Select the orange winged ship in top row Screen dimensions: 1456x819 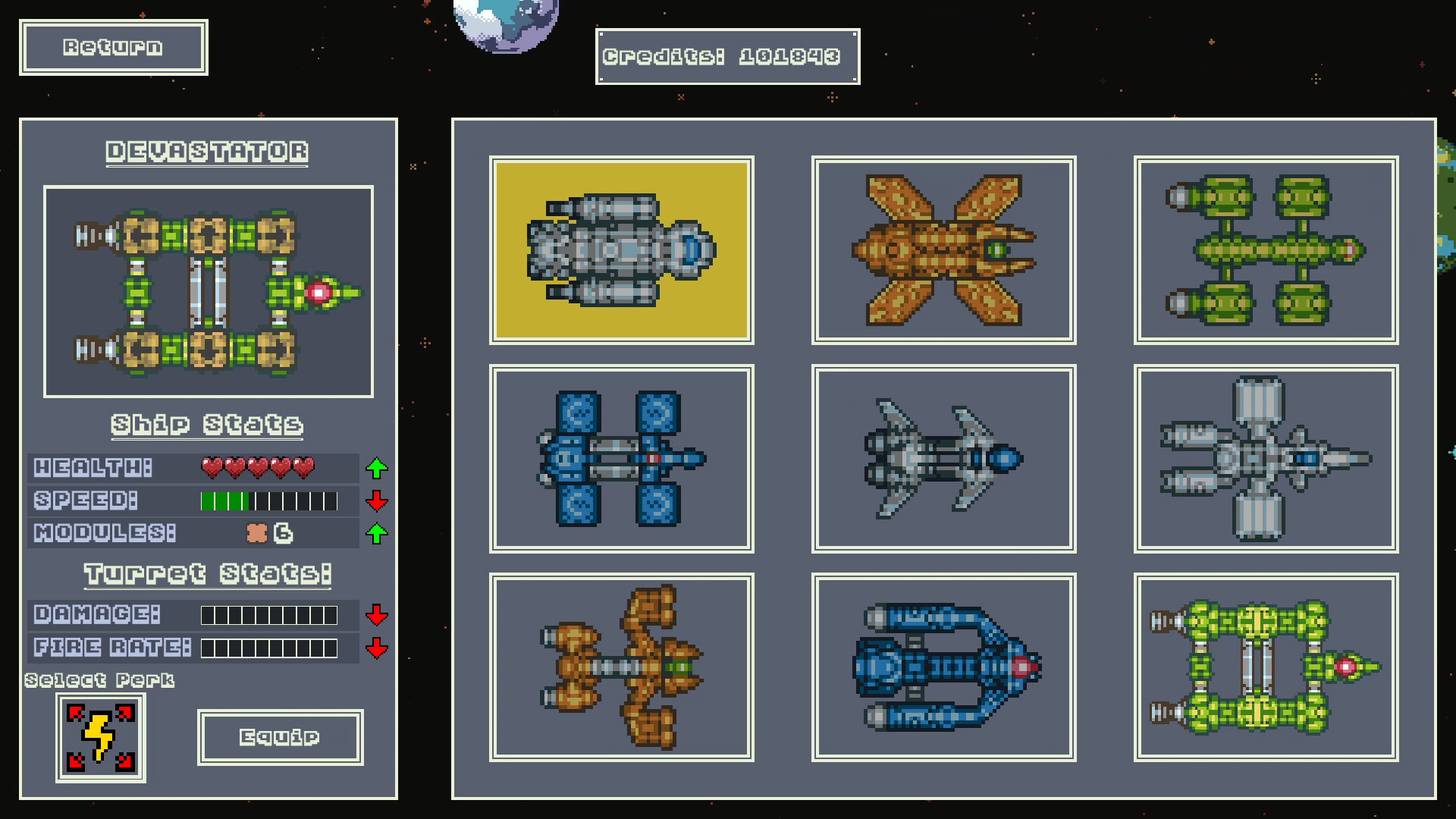(x=943, y=249)
